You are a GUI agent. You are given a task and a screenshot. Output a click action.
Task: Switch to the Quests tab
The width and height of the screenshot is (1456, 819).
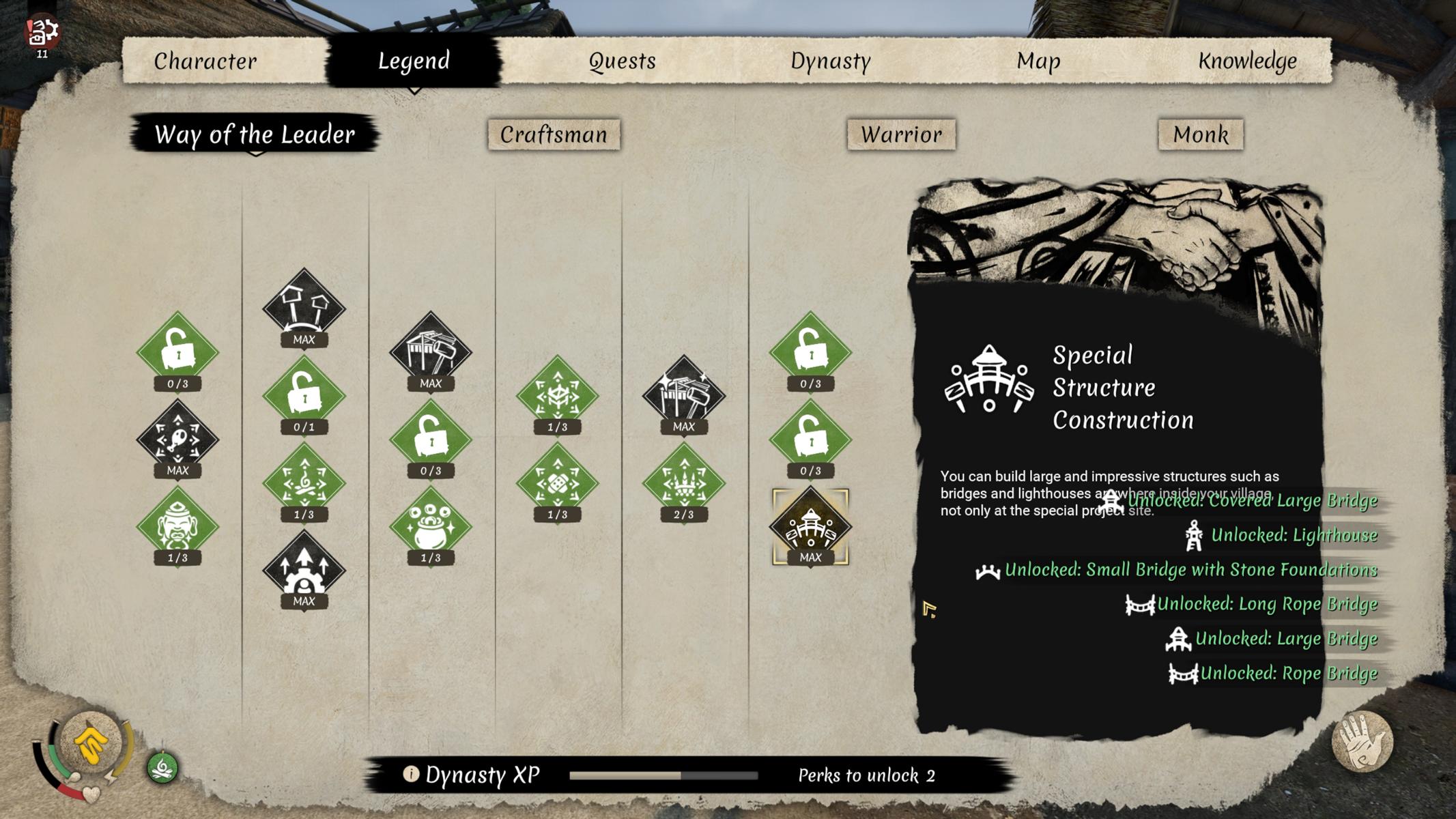pos(622,61)
